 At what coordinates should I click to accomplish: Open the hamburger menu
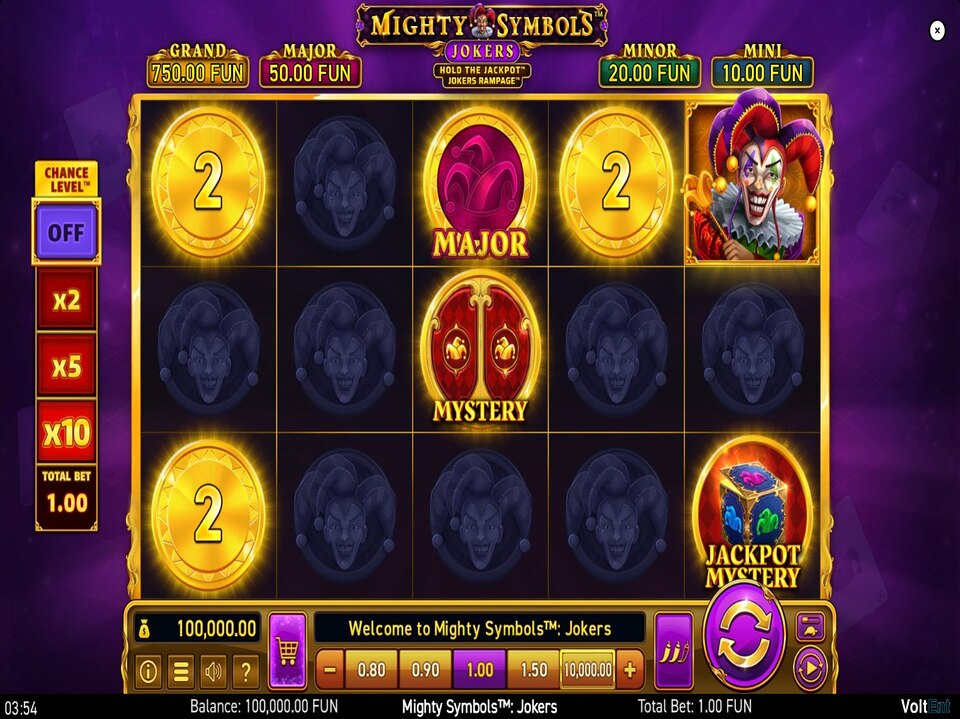tap(181, 671)
